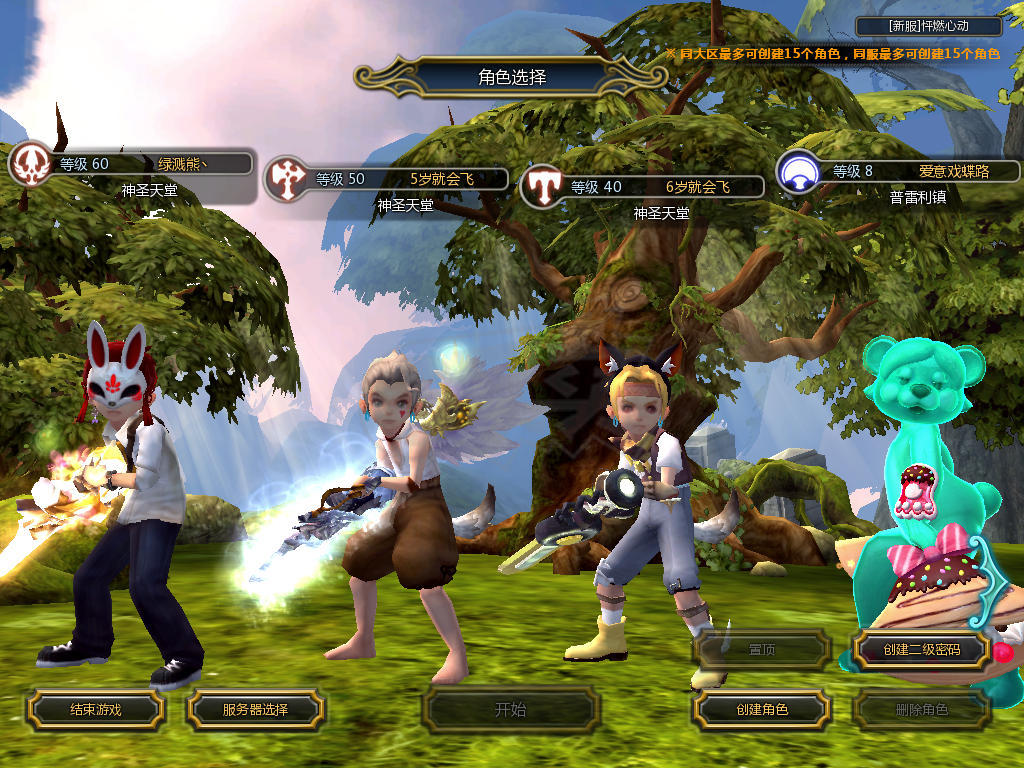Choose 创建角色 to create a character
The height and width of the screenshot is (768, 1024).
(x=762, y=710)
